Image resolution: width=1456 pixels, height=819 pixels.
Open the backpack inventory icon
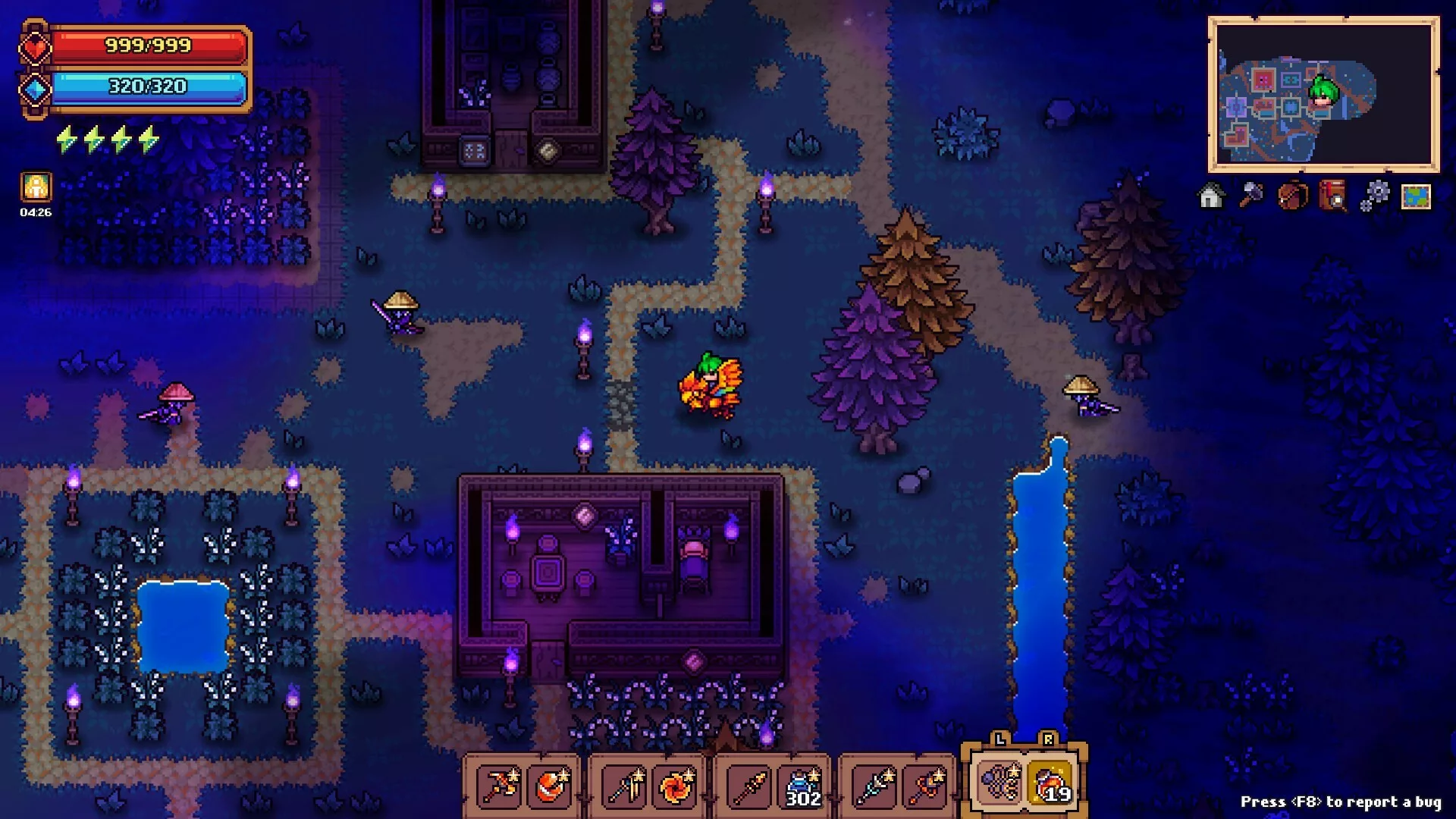click(1292, 196)
